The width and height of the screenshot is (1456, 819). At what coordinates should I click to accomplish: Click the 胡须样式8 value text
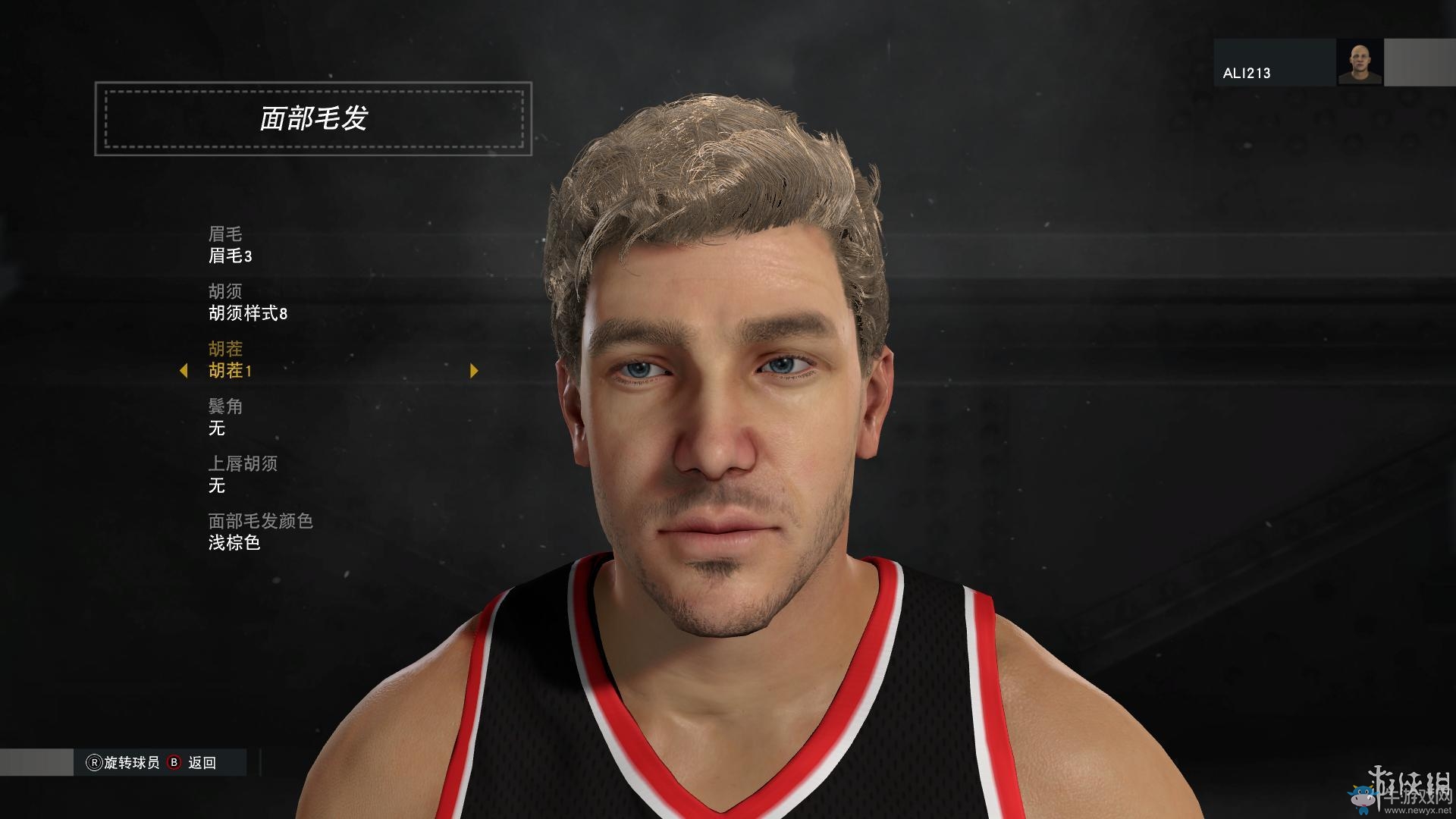[x=250, y=313]
